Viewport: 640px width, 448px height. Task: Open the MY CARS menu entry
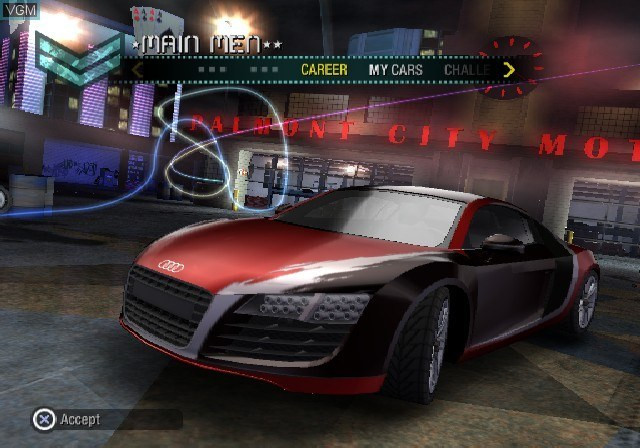coord(395,70)
